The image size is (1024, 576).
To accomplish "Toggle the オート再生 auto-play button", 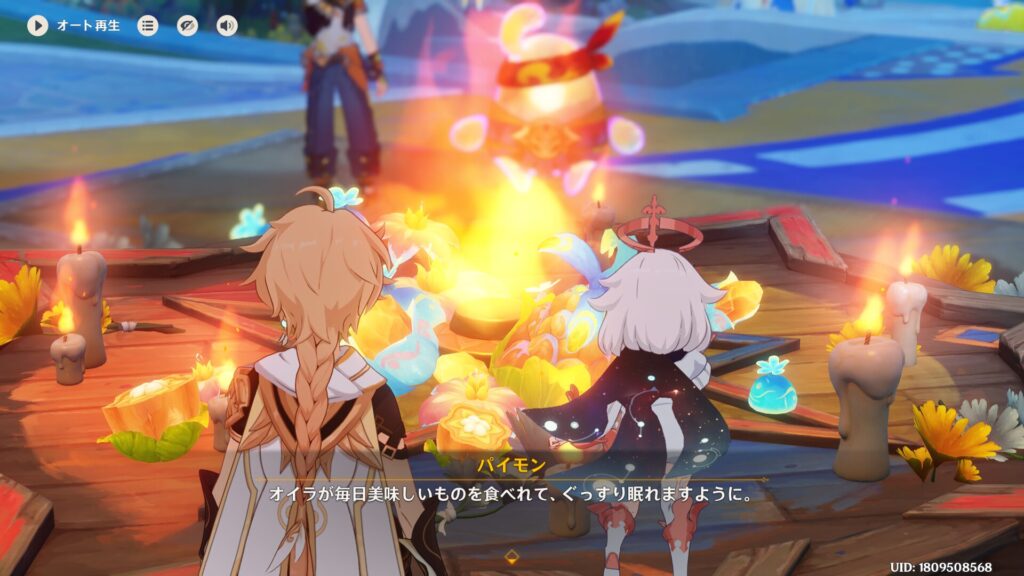I will pos(38,25).
